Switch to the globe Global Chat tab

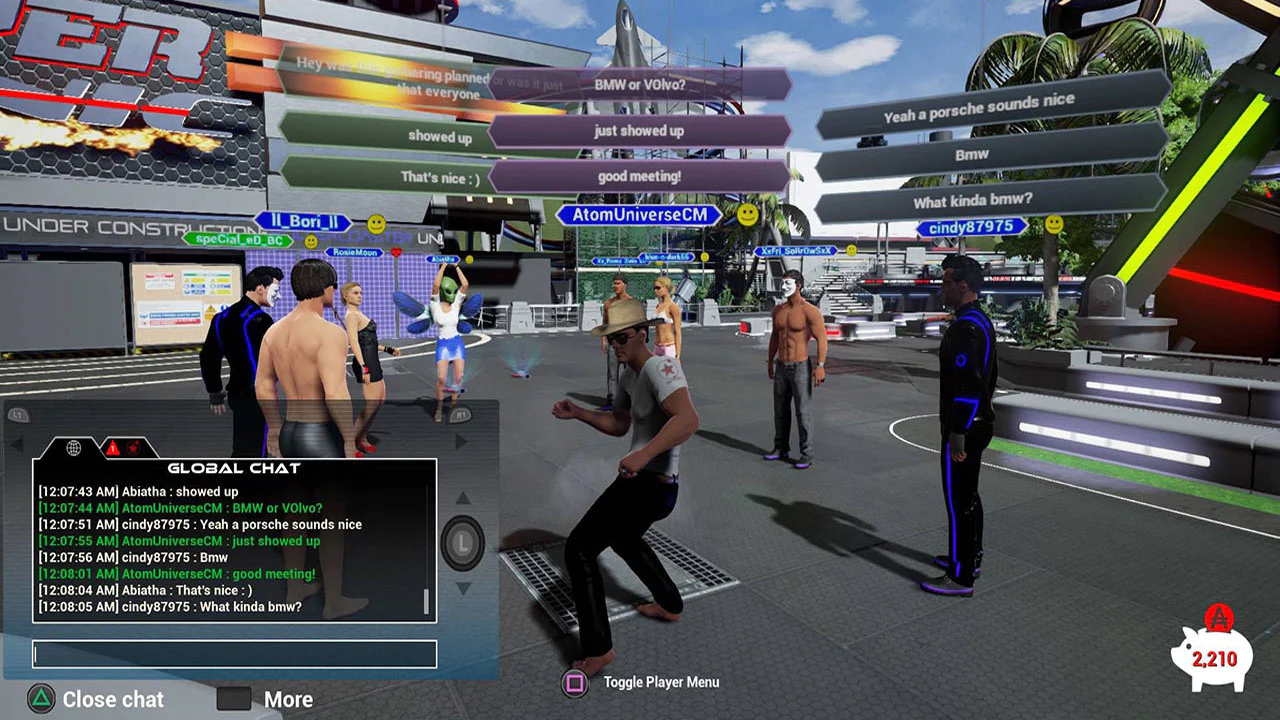(x=73, y=447)
